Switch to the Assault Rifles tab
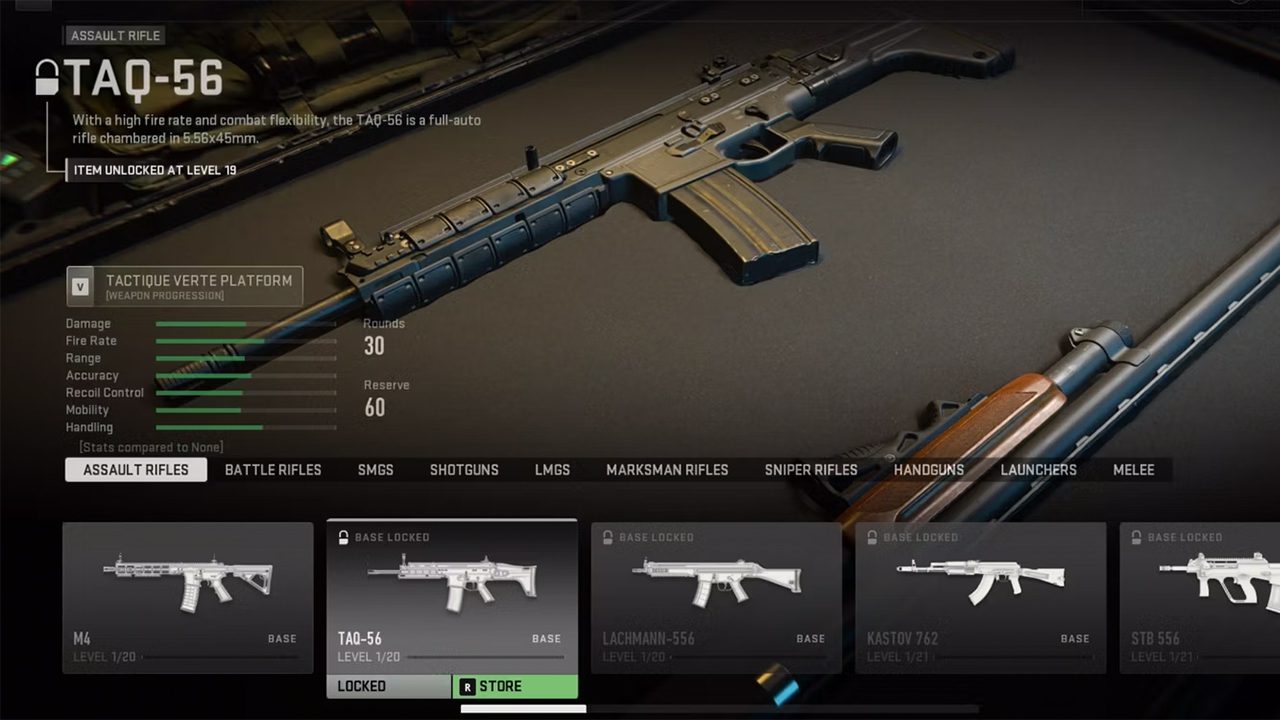Image resolution: width=1280 pixels, height=720 pixels. 136,470
